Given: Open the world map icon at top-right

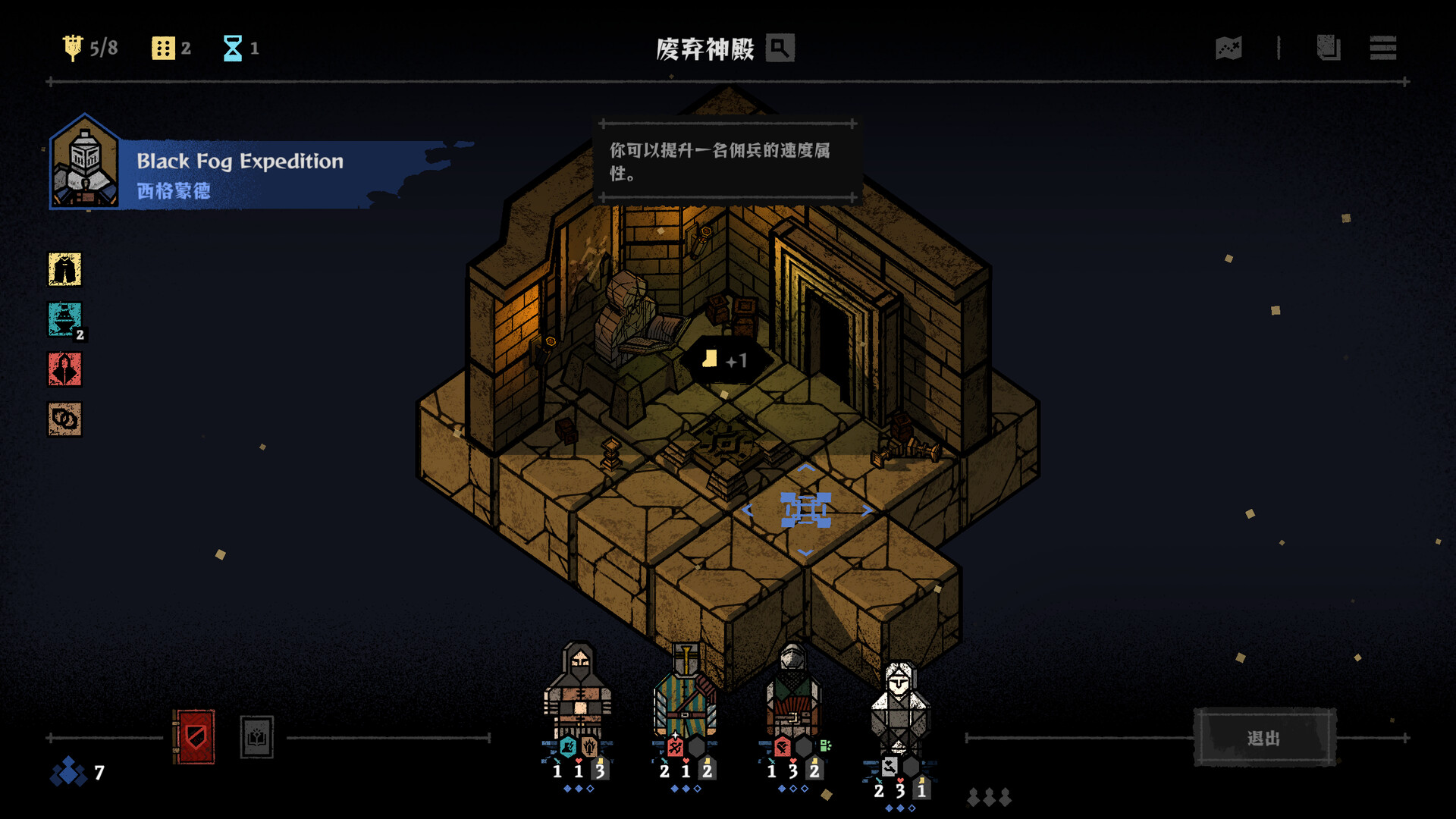Looking at the screenshot, I should point(1228,49).
